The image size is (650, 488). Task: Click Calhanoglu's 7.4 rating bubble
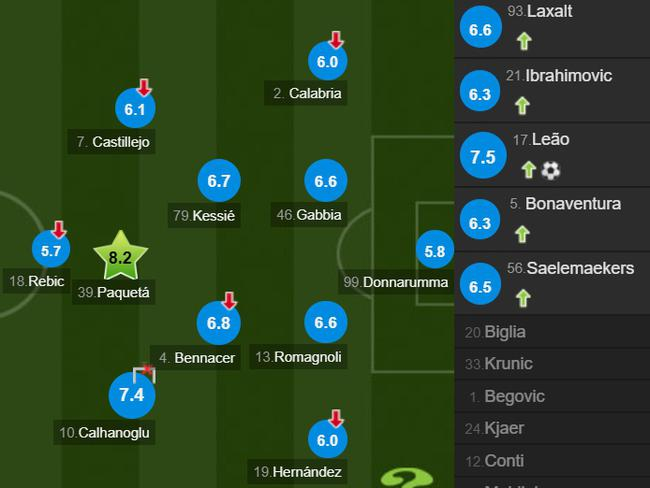coord(133,395)
